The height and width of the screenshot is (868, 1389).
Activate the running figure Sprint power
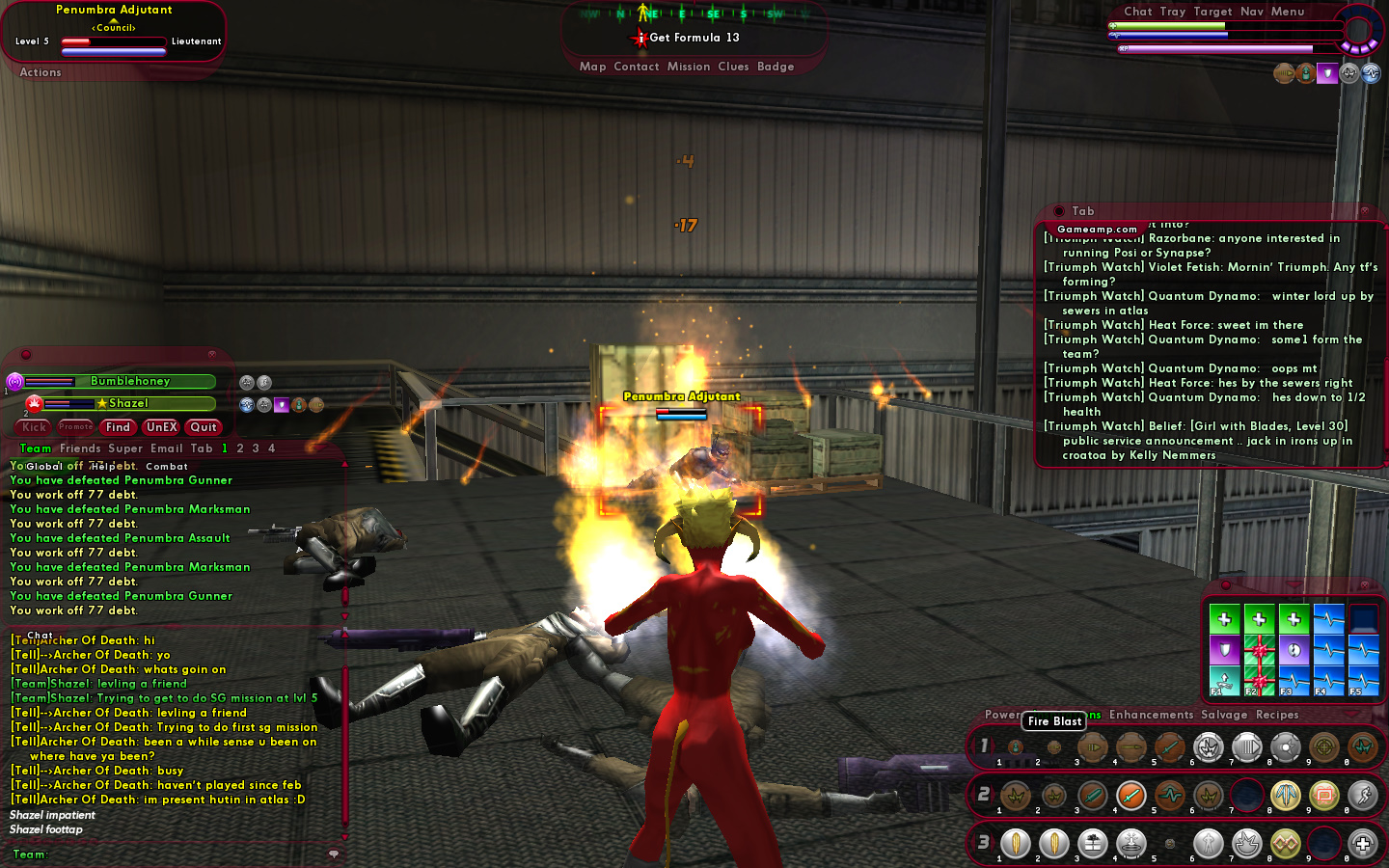coord(1362,796)
